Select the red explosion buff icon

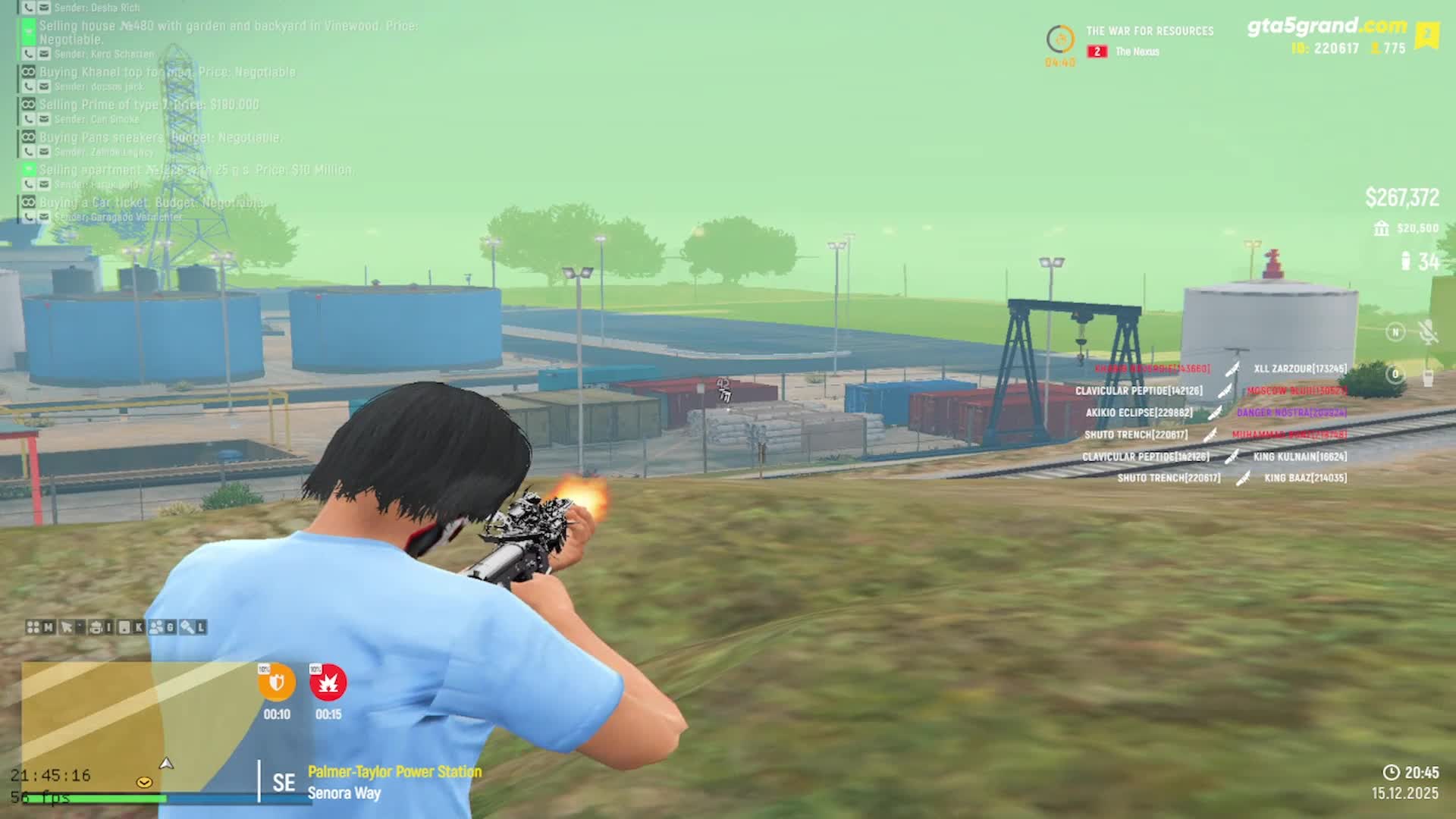click(328, 683)
